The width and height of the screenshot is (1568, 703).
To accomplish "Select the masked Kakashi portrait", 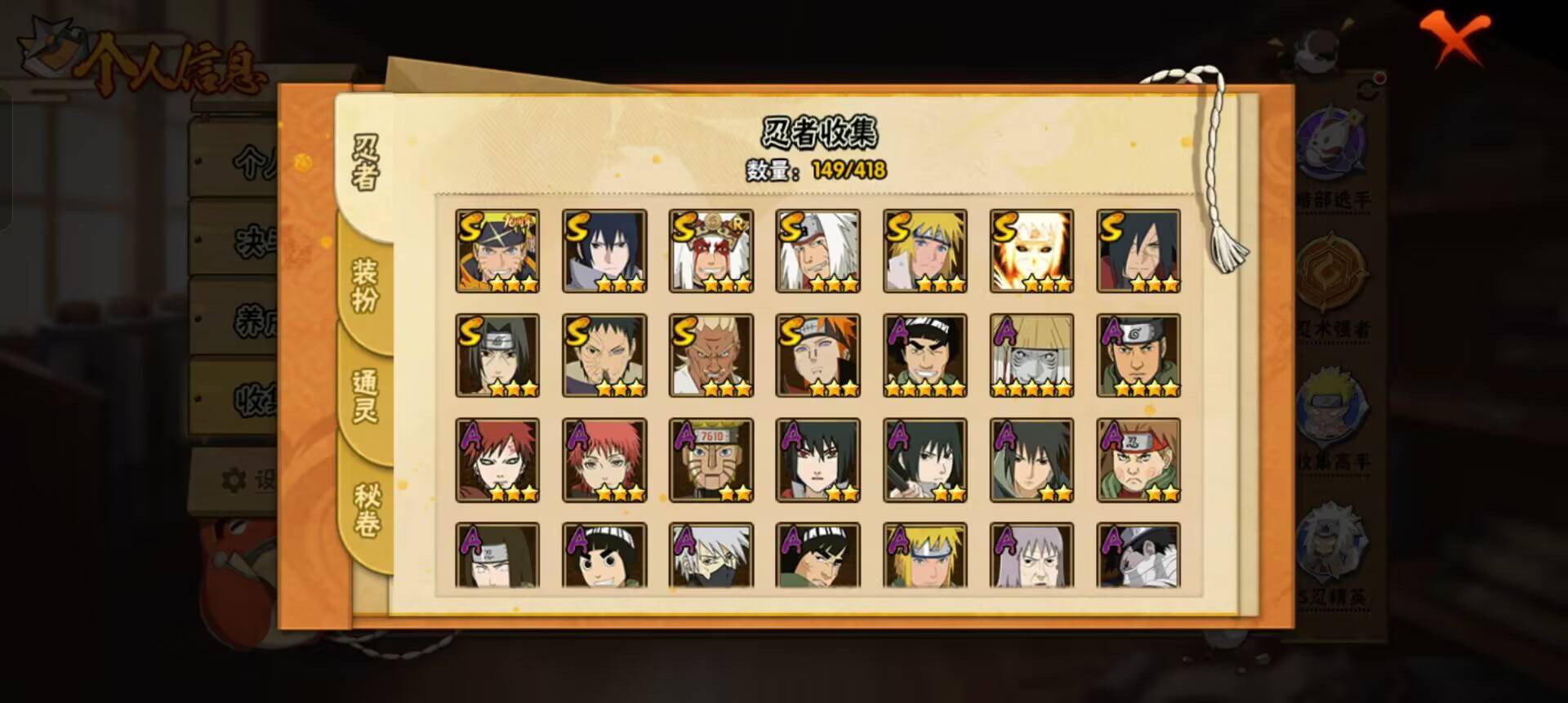I will [x=711, y=556].
